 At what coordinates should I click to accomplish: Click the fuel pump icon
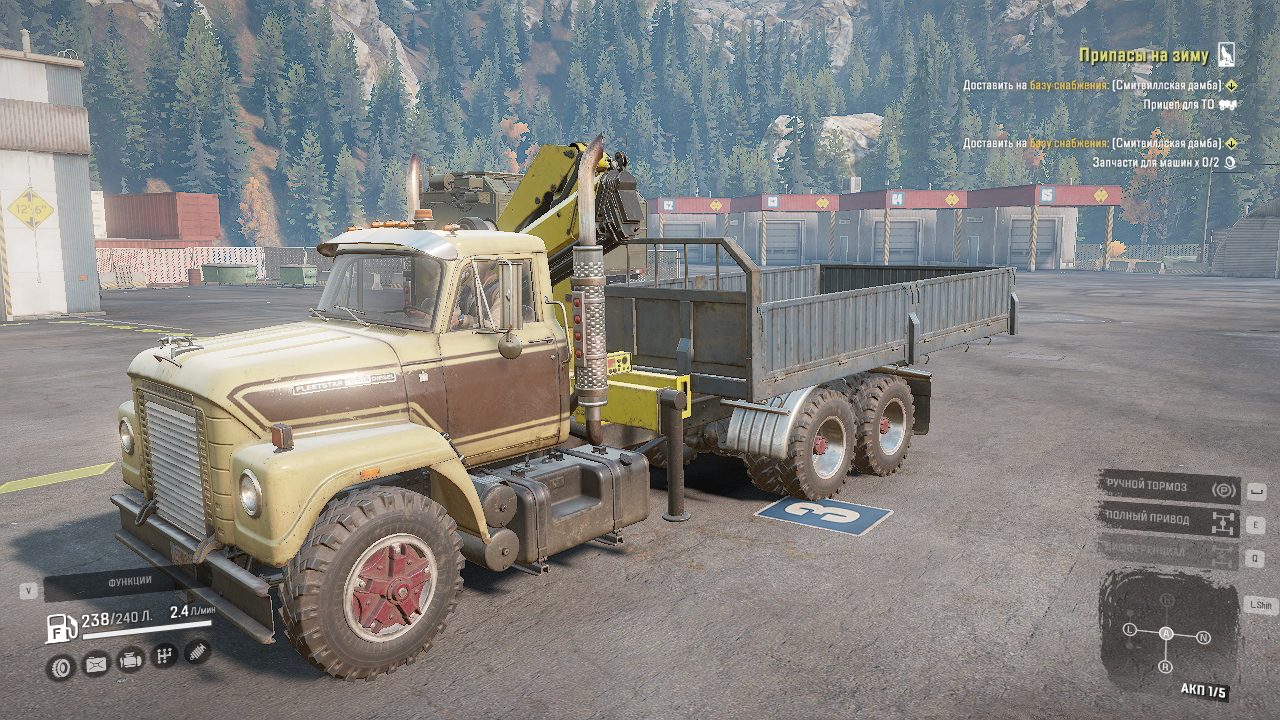[61, 628]
